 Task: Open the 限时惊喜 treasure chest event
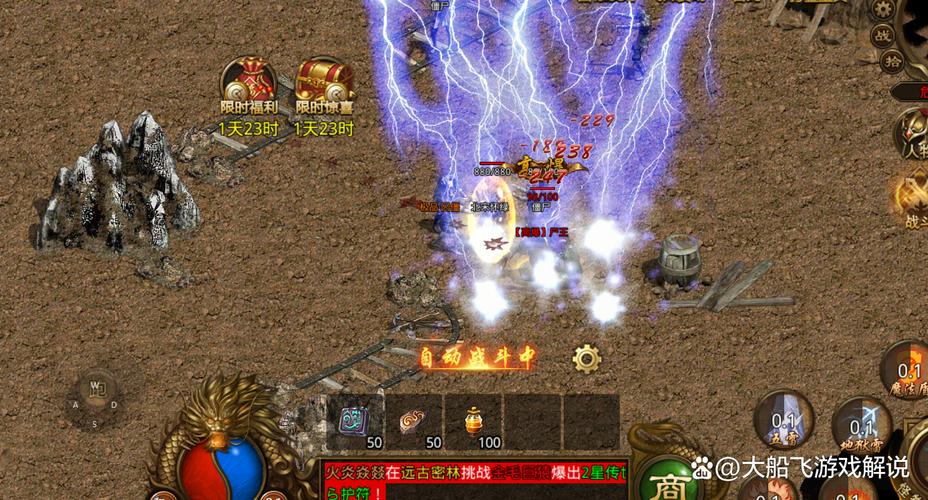point(323,81)
